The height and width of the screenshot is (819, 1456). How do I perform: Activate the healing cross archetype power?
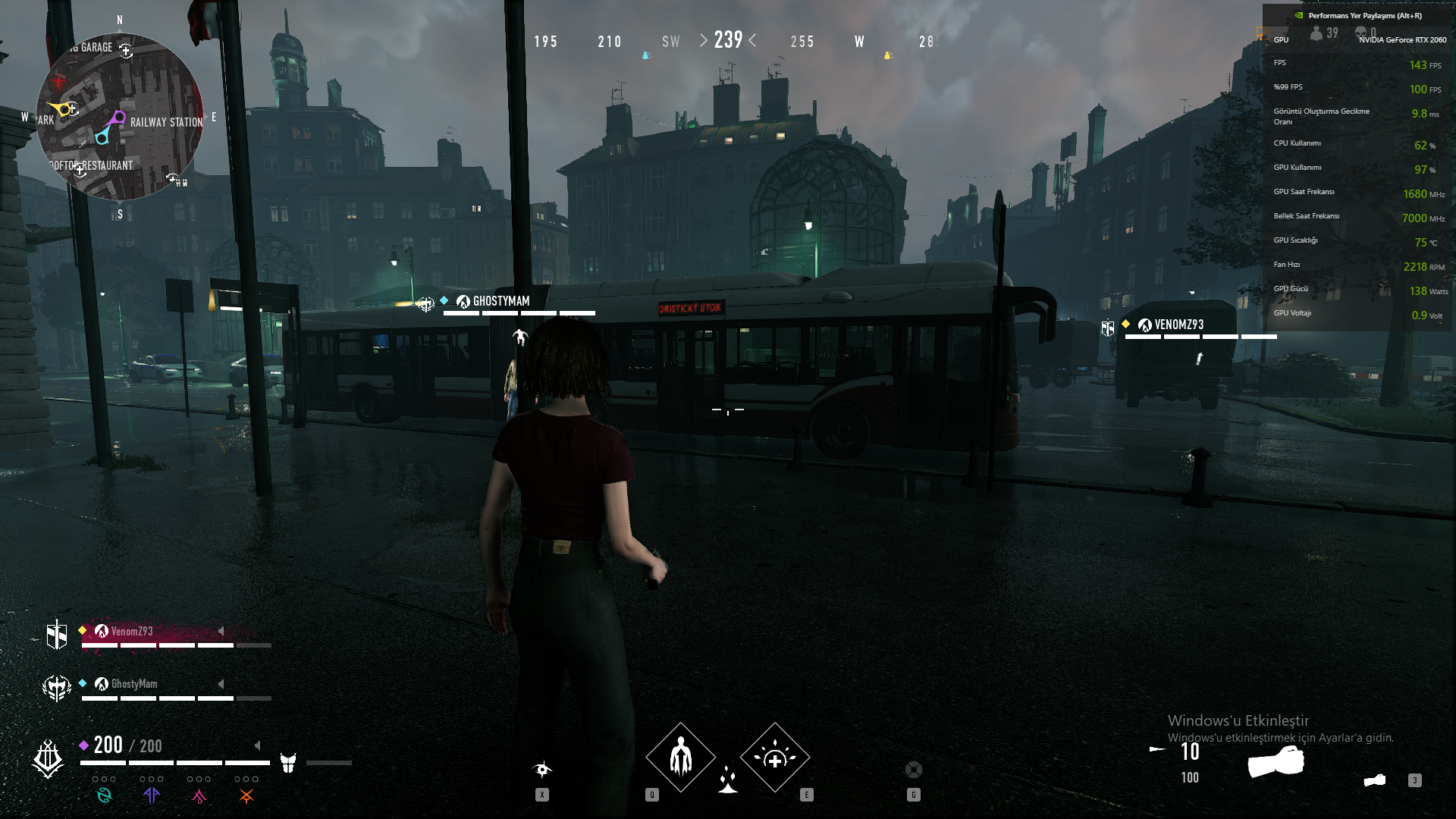coord(774,758)
